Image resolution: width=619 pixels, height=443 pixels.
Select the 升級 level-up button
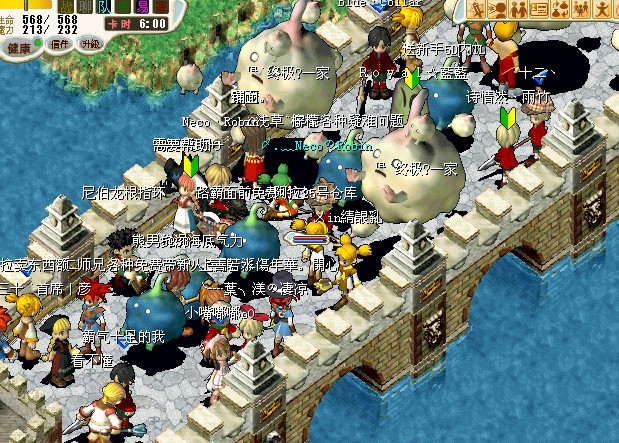click(90, 44)
